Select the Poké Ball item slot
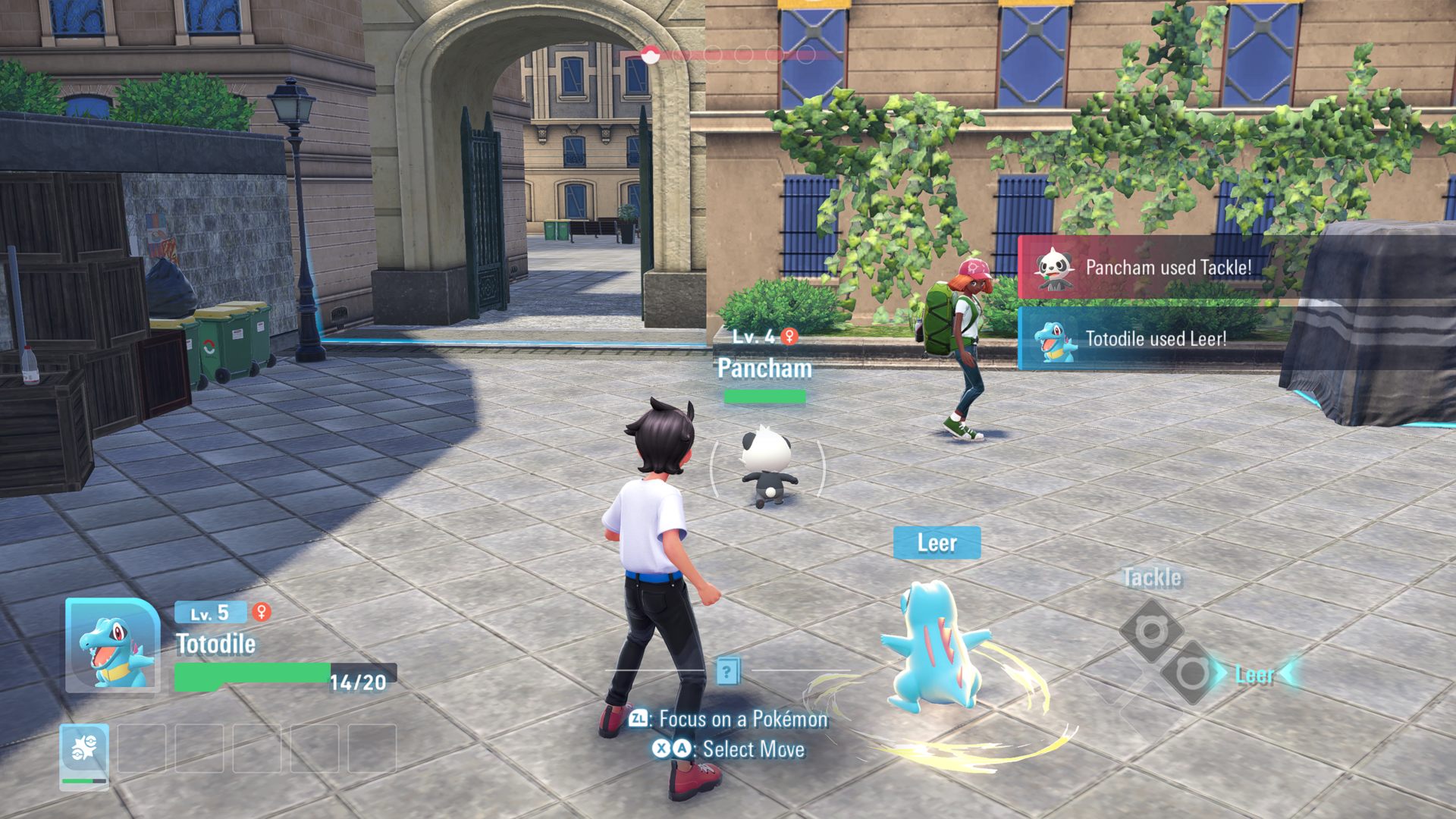This screenshot has height=819, width=1456. pos(84,755)
